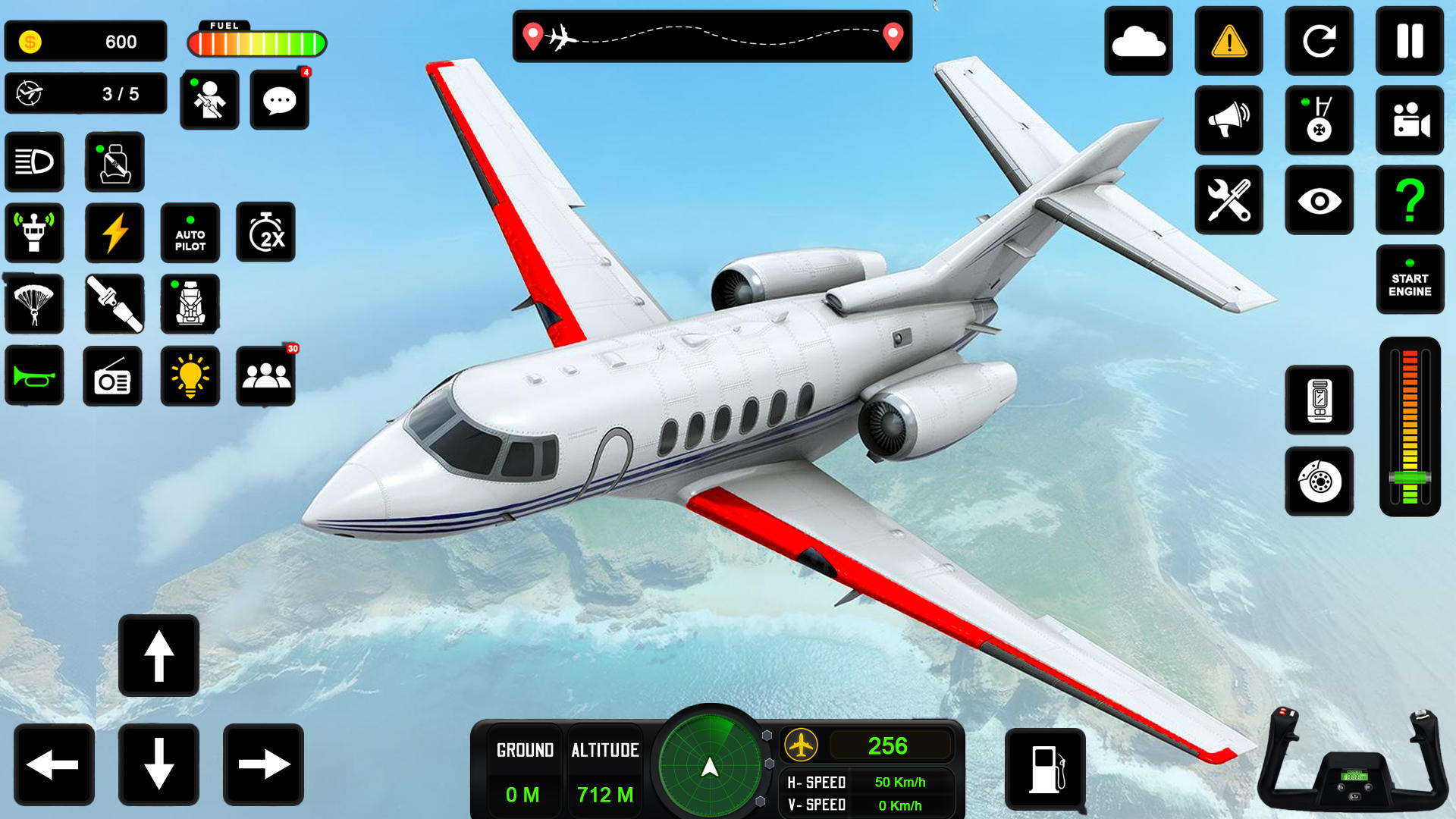Switch camera with the video recorder icon
Image resolution: width=1456 pixels, height=819 pixels.
tap(1409, 120)
